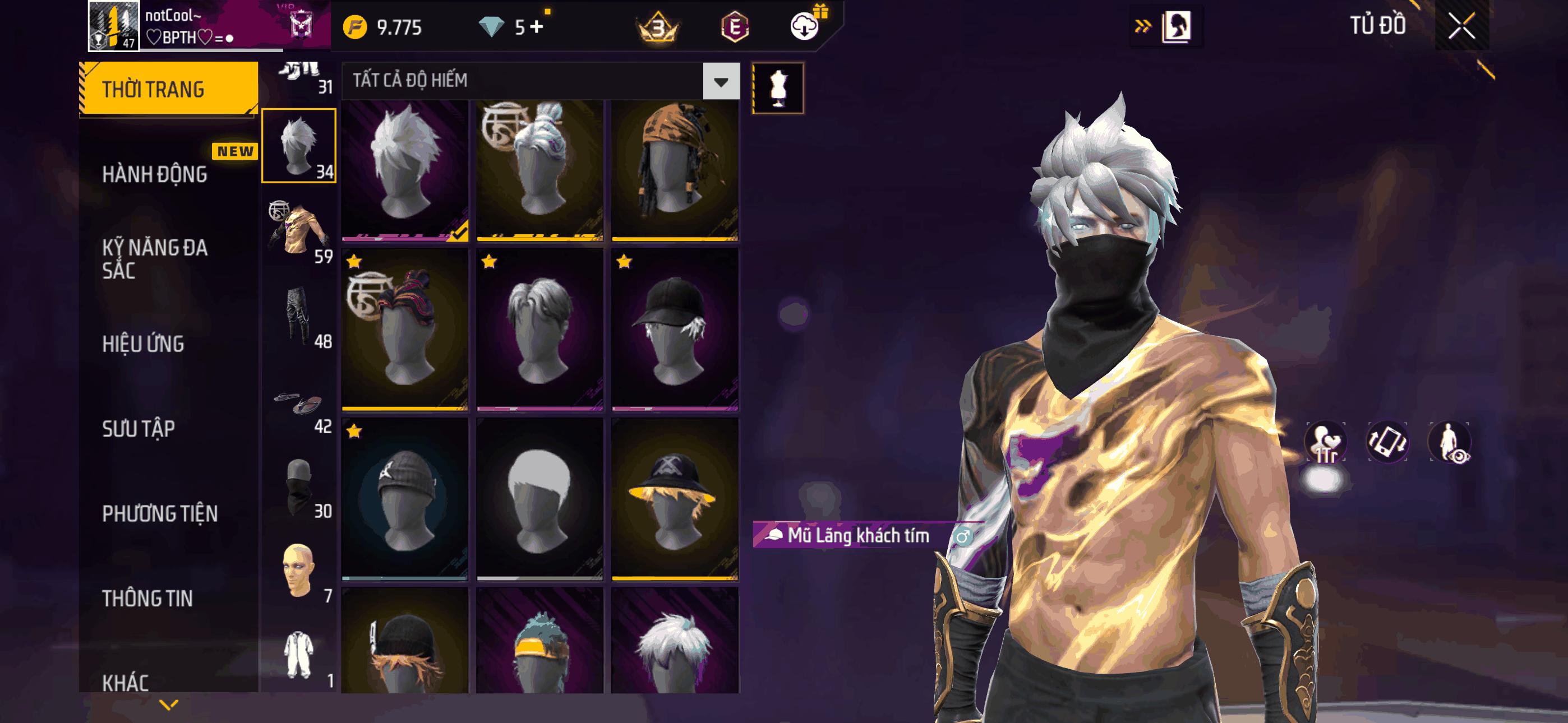The width and height of the screenshot is (1568, 723).
Task: Click the rotate phone icon button
Action: tap(1387, 441)
